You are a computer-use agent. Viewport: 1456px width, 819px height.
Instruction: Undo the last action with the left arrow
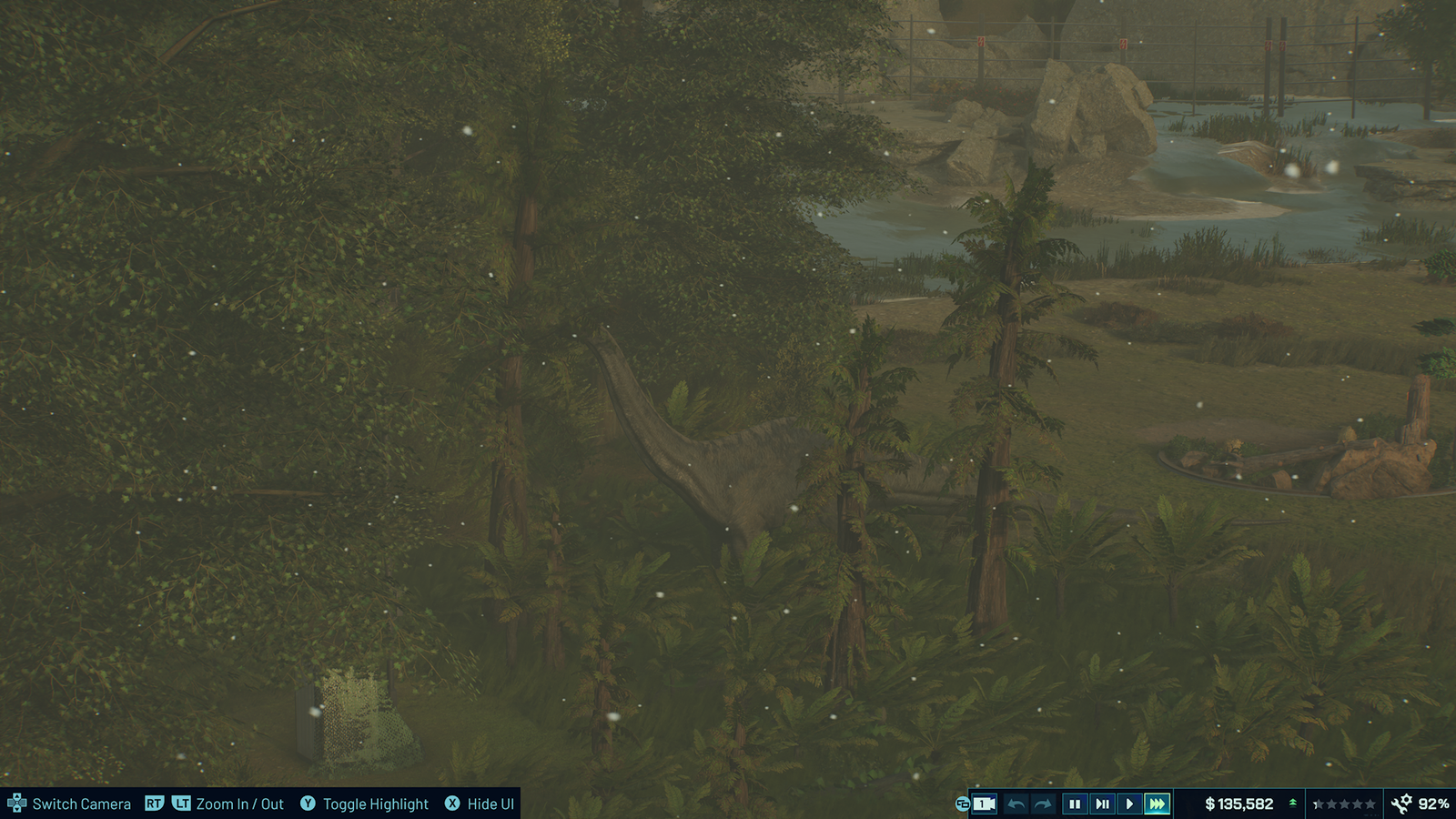[x=1016, y=804]
